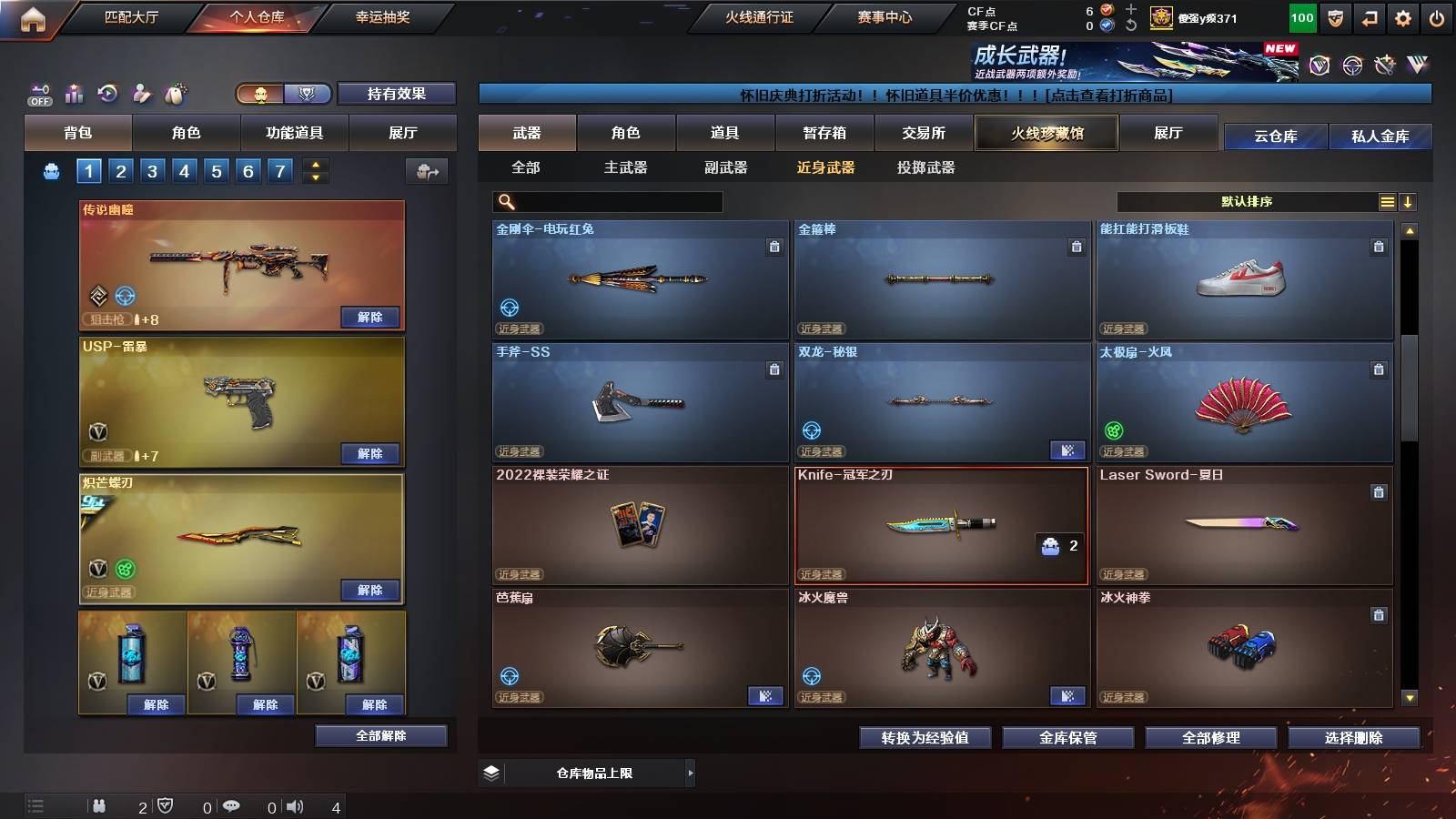Click the green 100 progress indicator at top right
This screenshot has width=1456, height=819.
[x=1301, y=16]
